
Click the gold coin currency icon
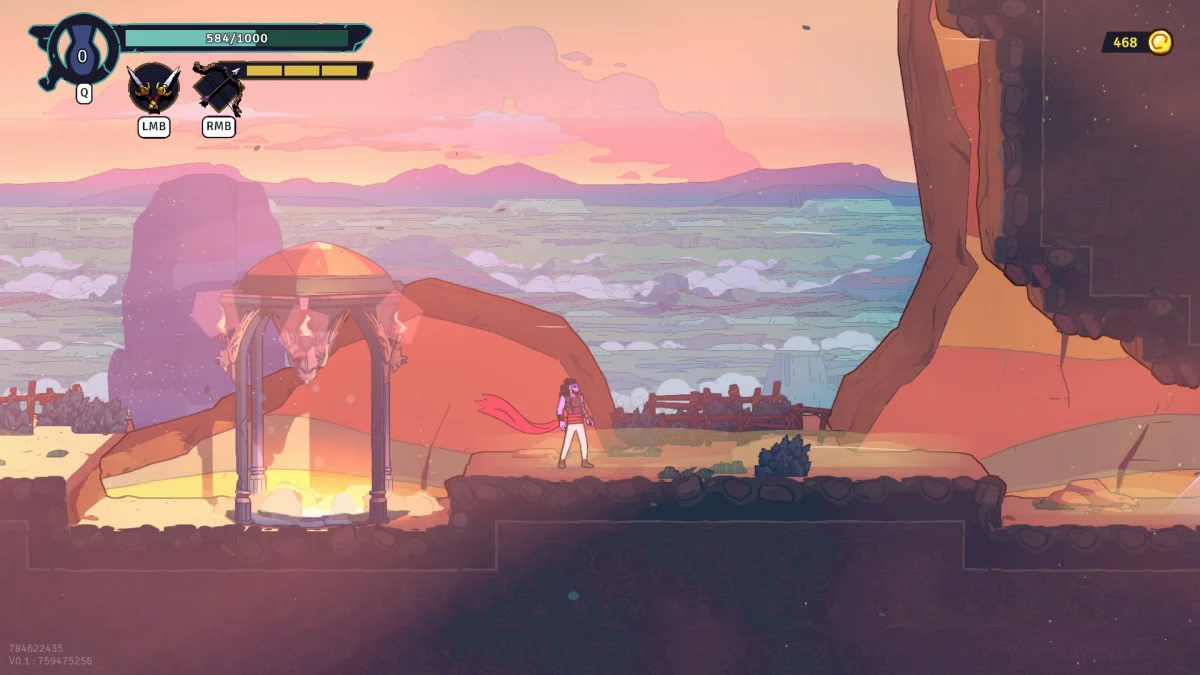pyautogui.click(x=1159, y=42)
